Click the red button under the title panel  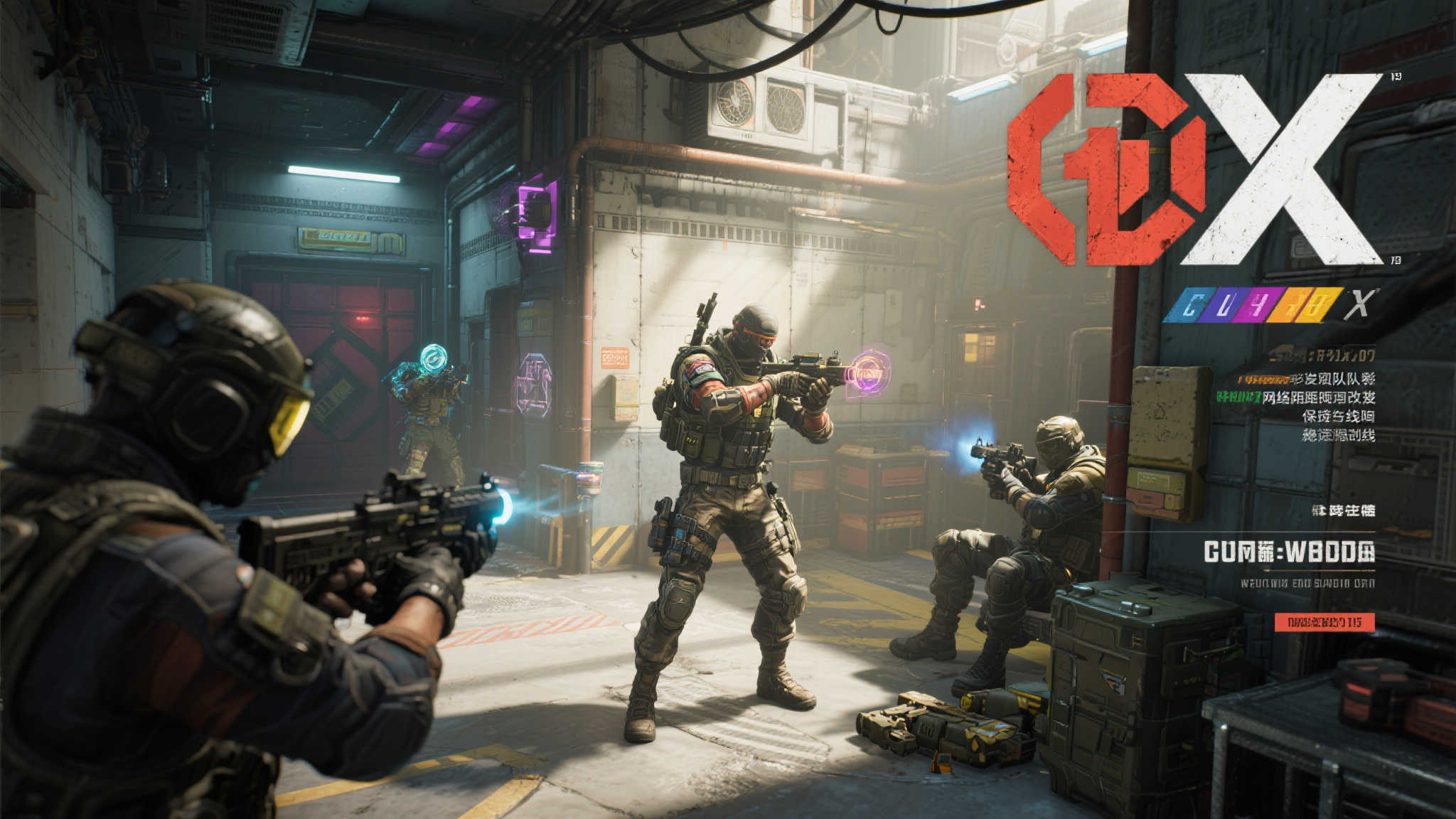tap(1324, 622)
